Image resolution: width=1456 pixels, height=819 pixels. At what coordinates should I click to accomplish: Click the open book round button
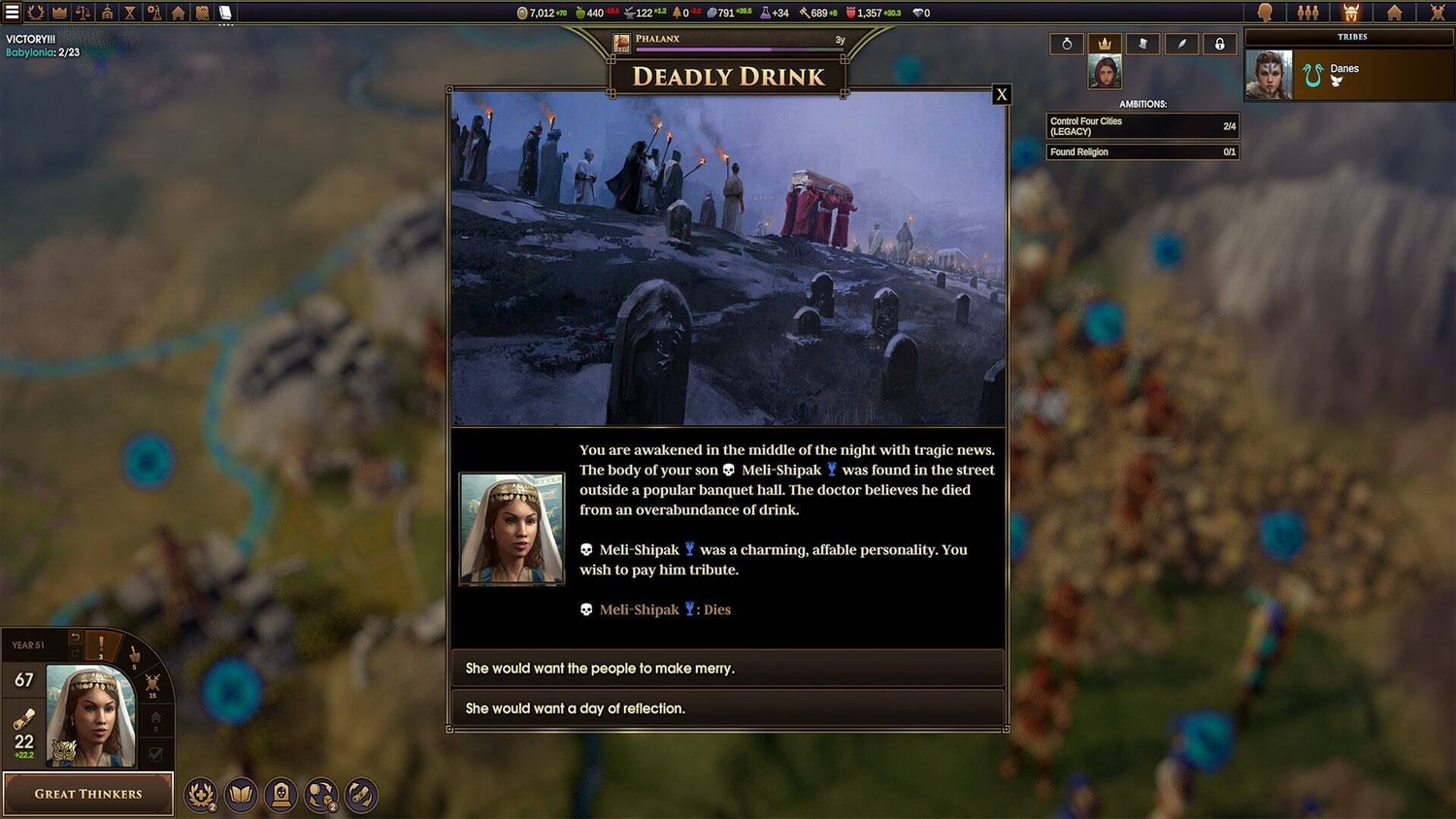click(241, 795)
